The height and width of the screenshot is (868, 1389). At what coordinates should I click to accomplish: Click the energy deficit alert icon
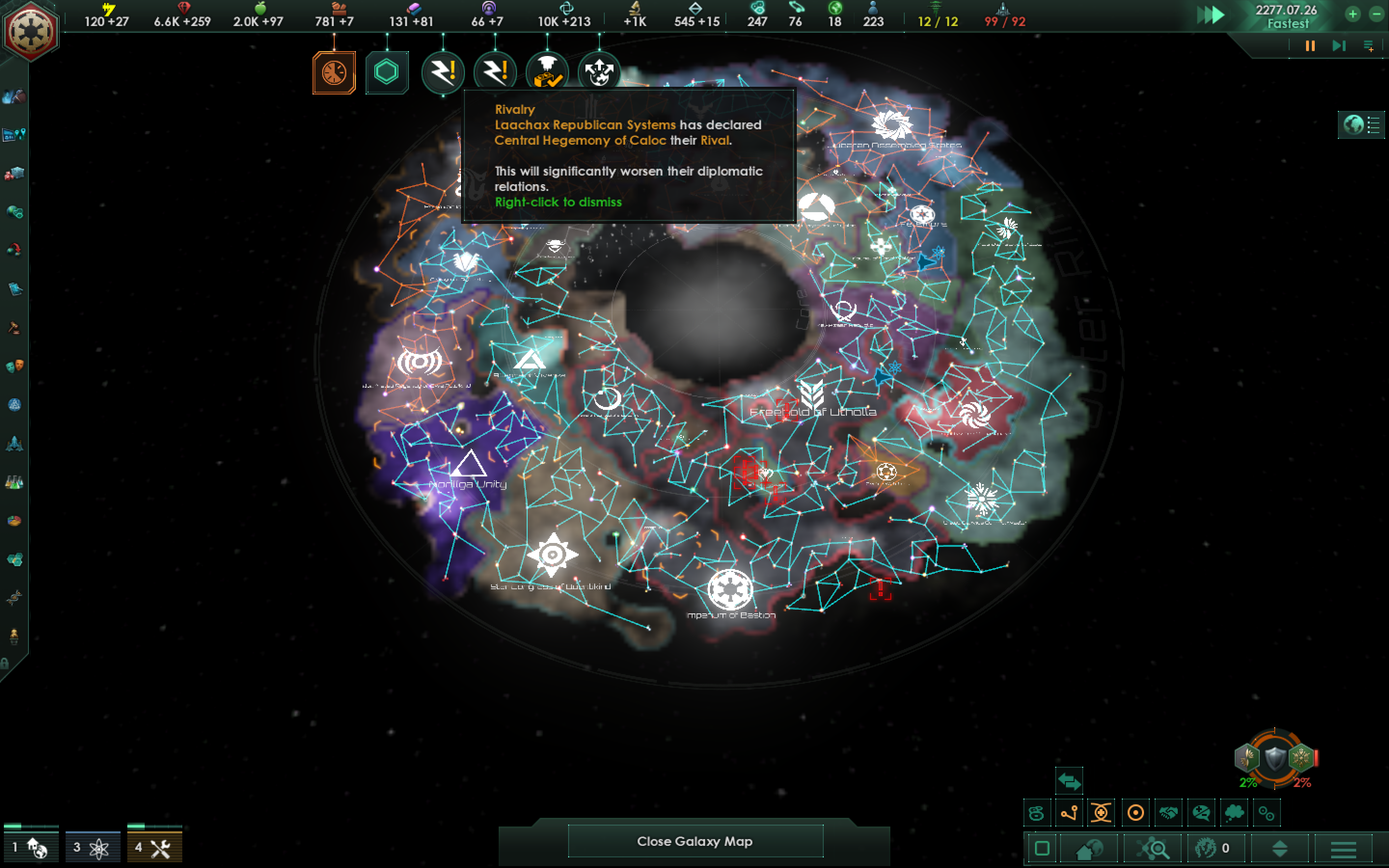(443, 72)
